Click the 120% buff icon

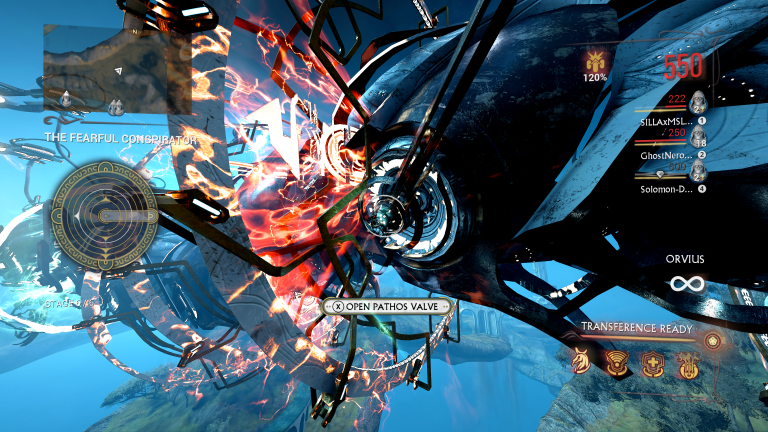595,66
